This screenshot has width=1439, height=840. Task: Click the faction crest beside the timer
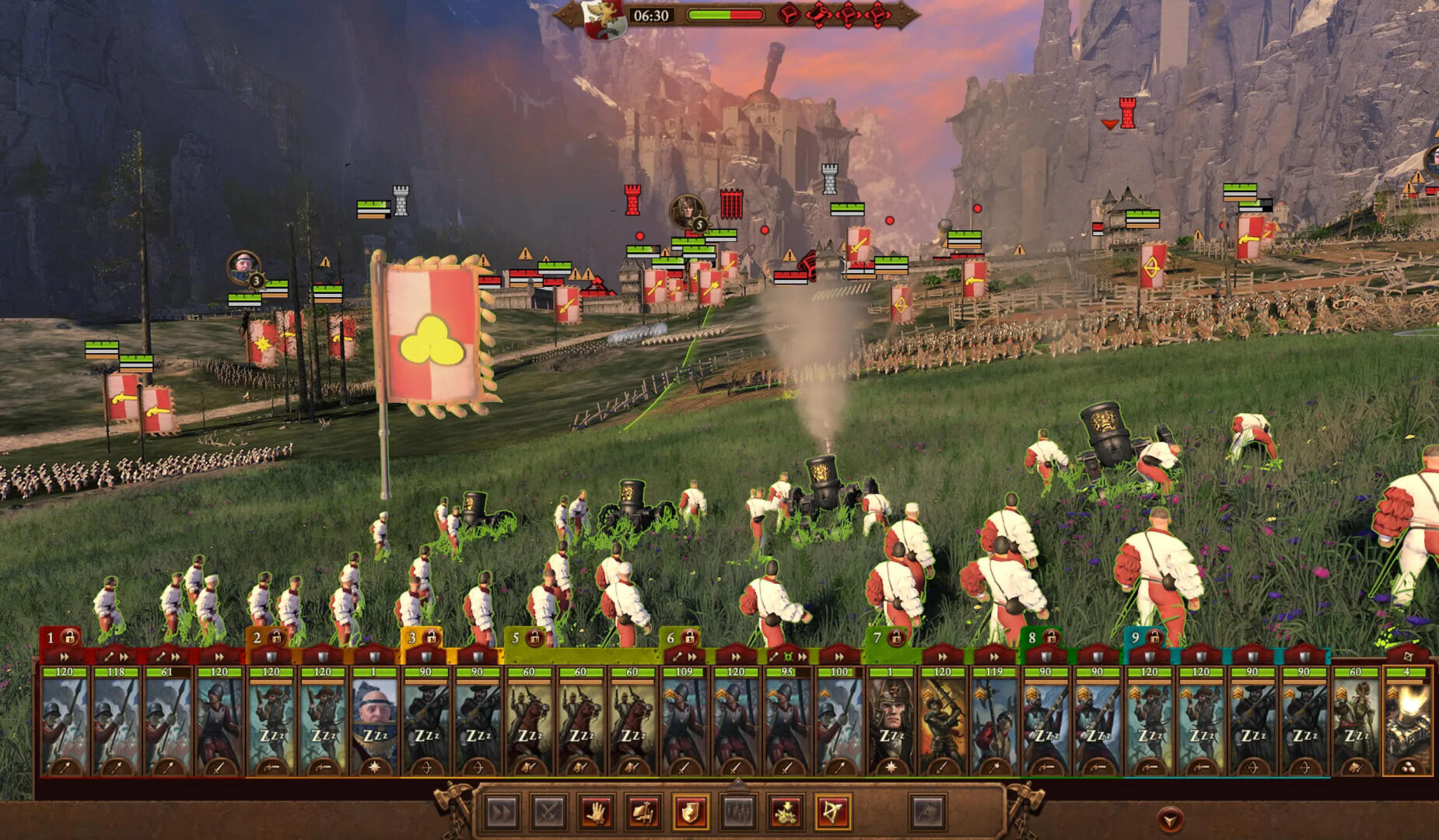point(605,17)
